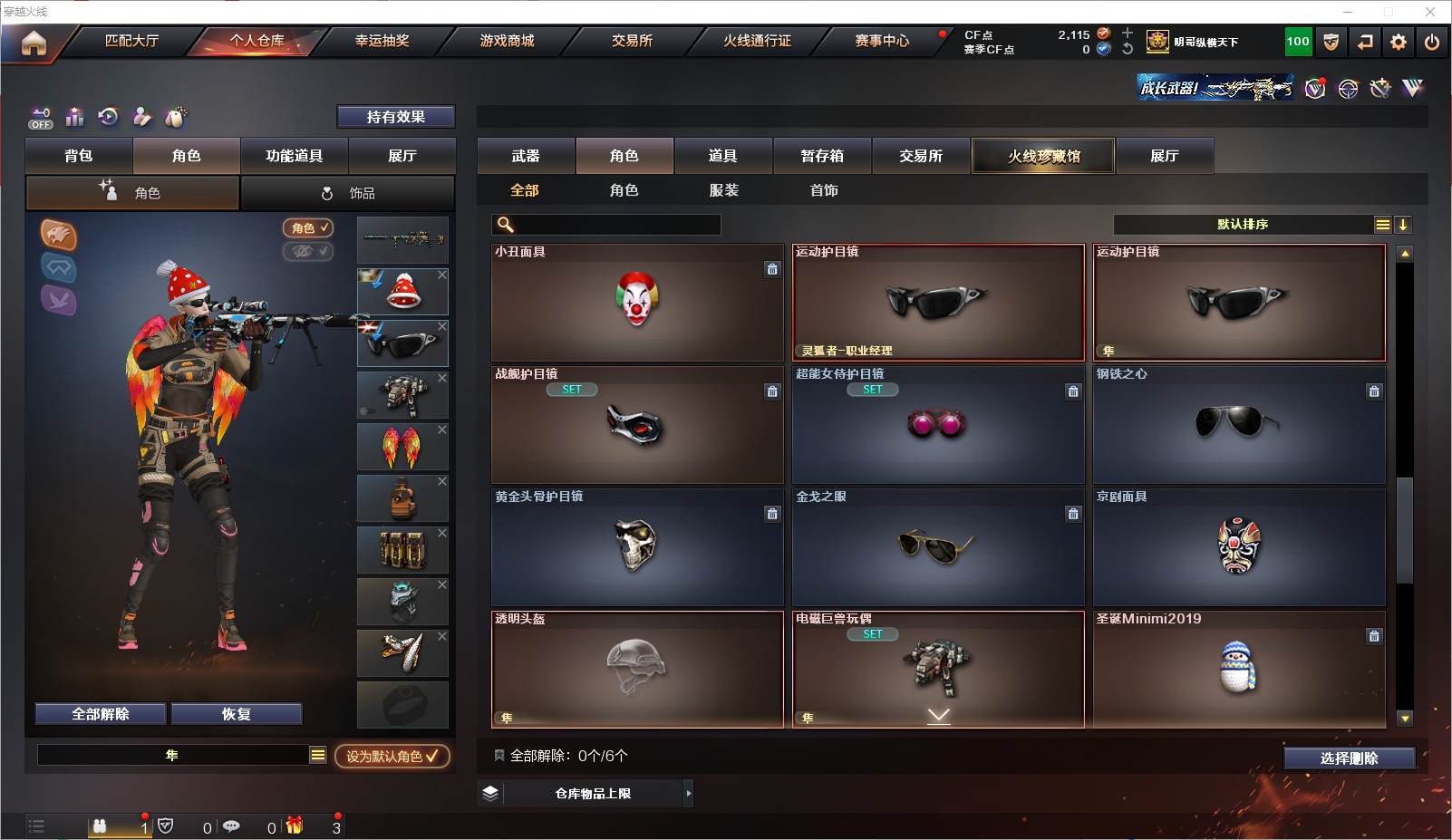1452x840 pixels.
Task: Click the 选择删除 button
Action: click(1349, 758)
